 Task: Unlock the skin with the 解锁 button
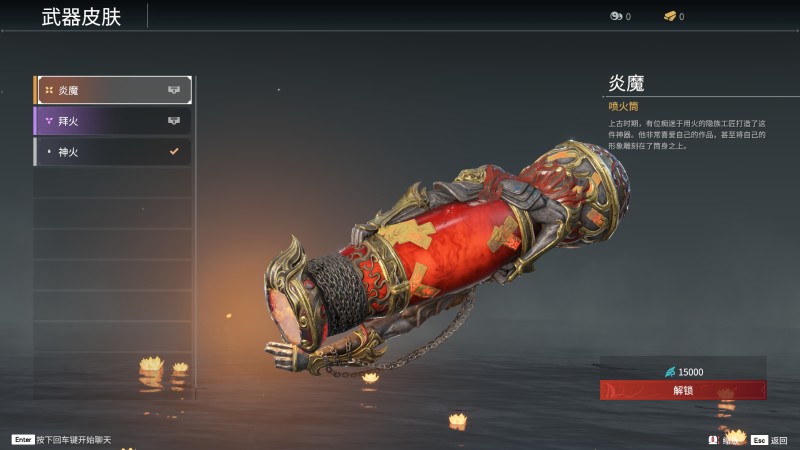pos(683,390)
